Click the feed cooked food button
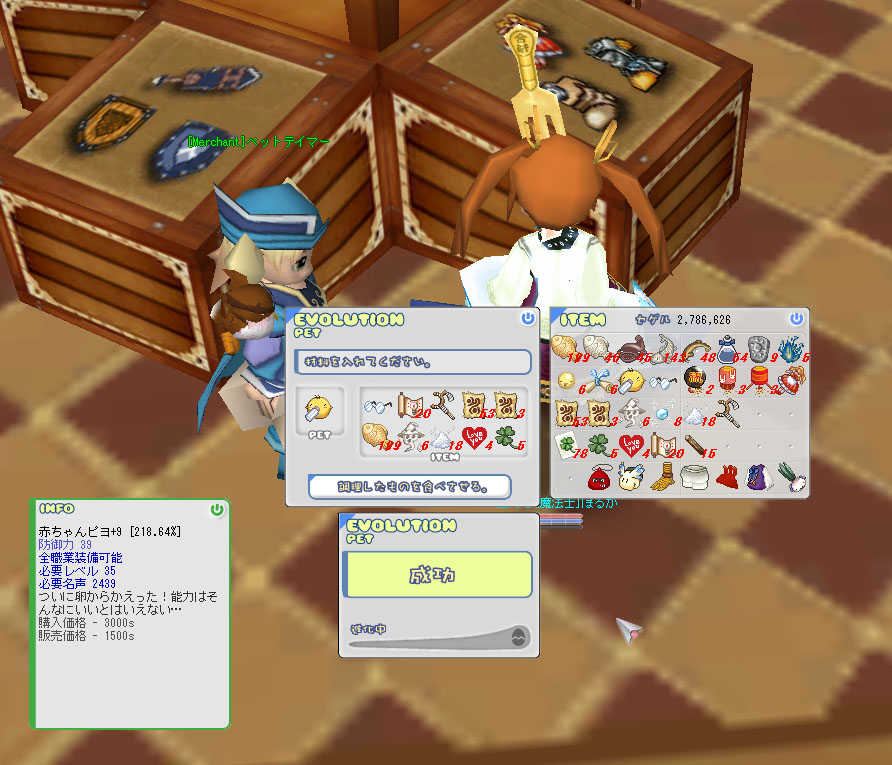Screen dimensions: 892x765 pyautogui.click(x=410, y=487)
